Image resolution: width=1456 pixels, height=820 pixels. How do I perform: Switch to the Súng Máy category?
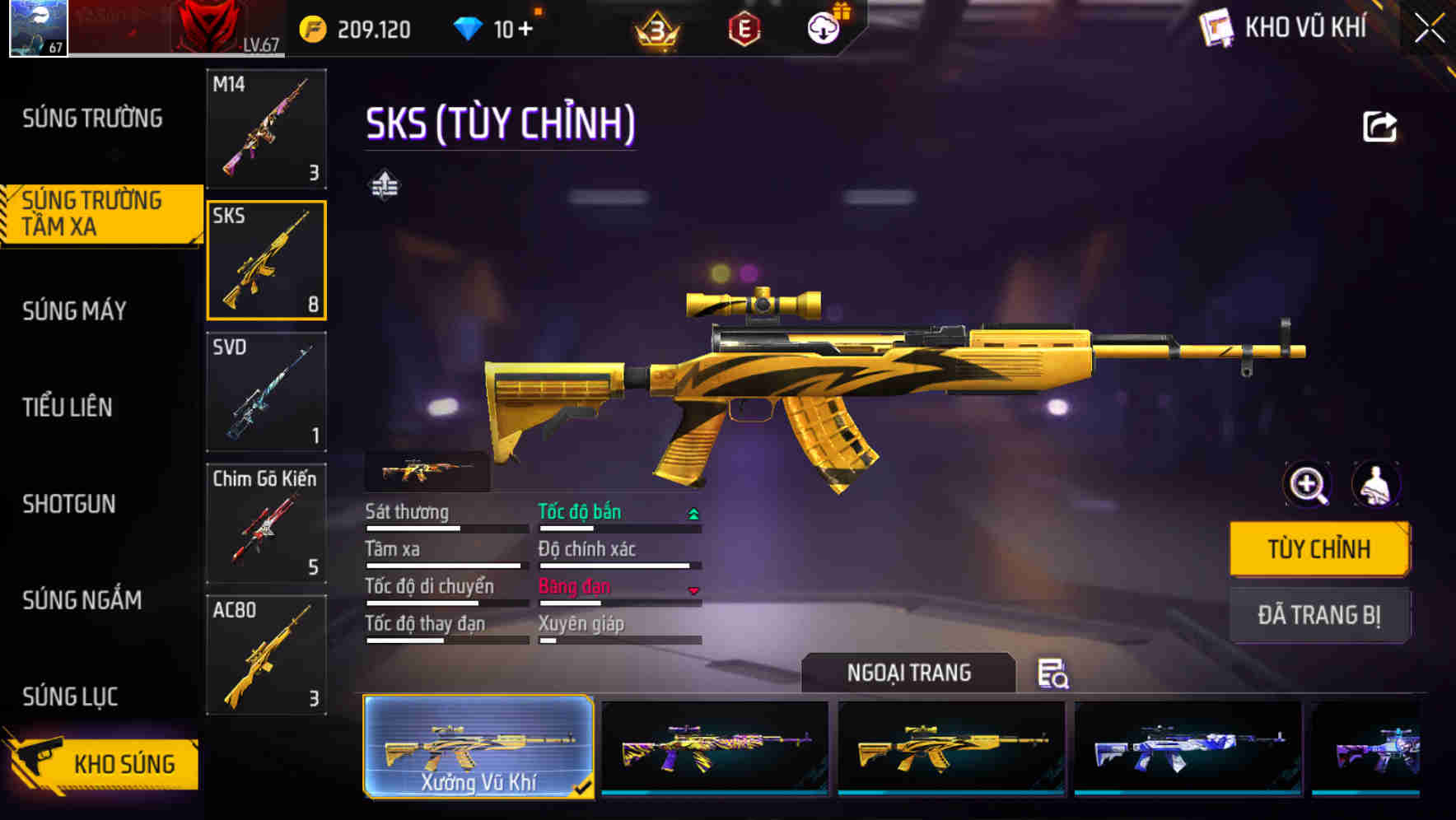[74, 310]
